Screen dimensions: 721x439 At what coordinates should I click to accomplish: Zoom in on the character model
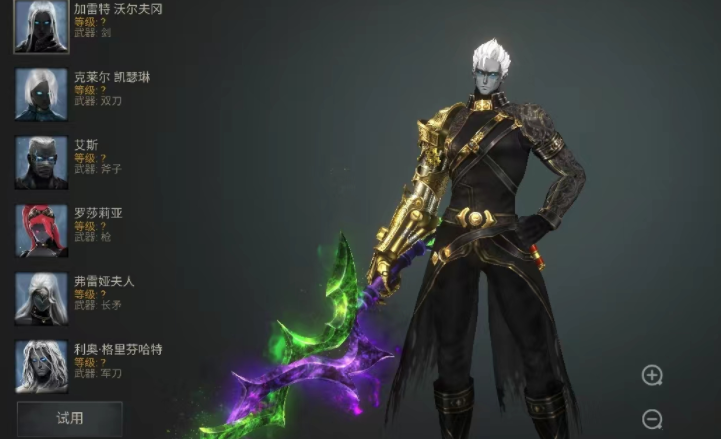point(652,376)
